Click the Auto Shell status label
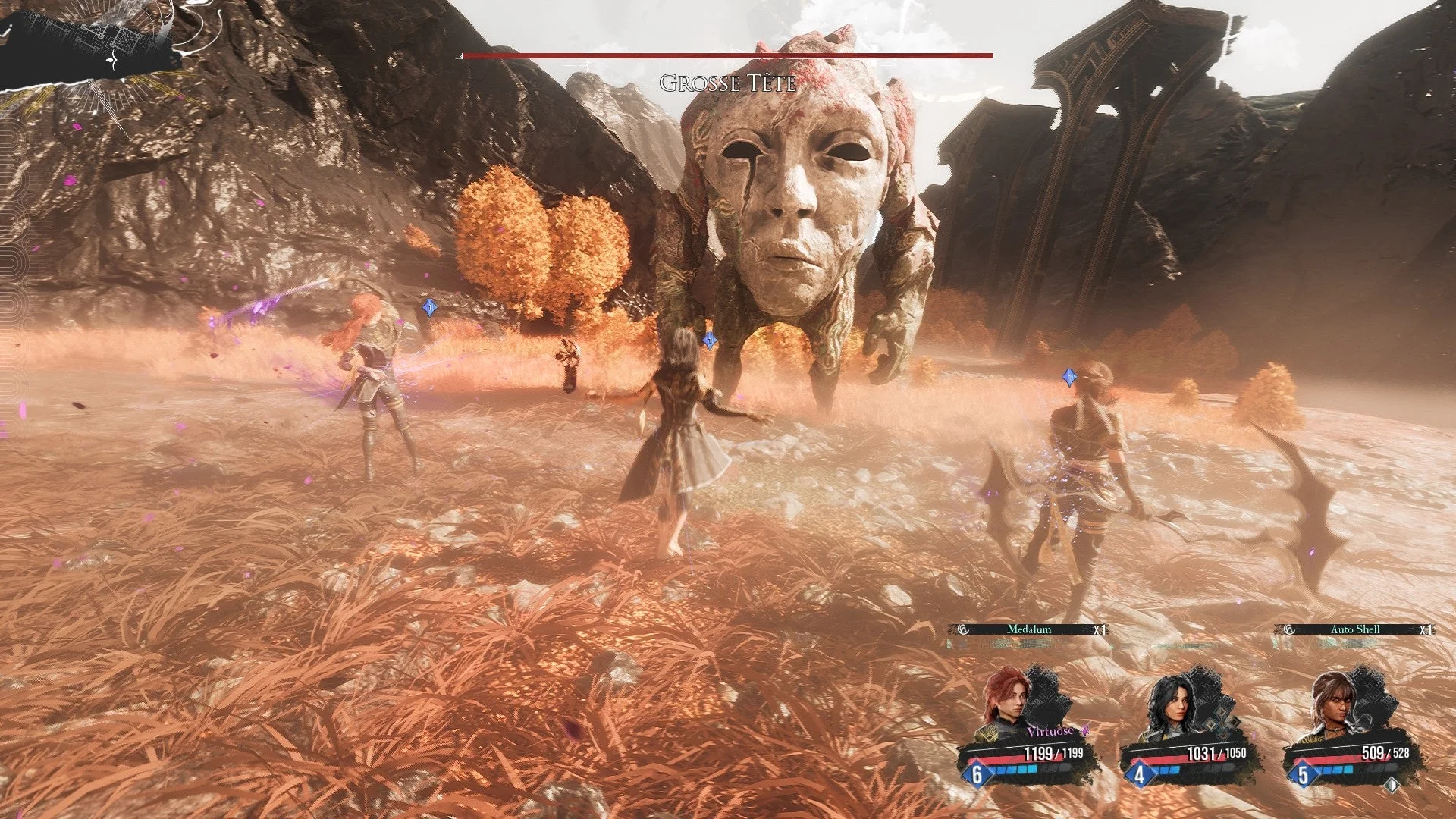The width and height of the screenshot is (1456, 819). coord(1355,629)
